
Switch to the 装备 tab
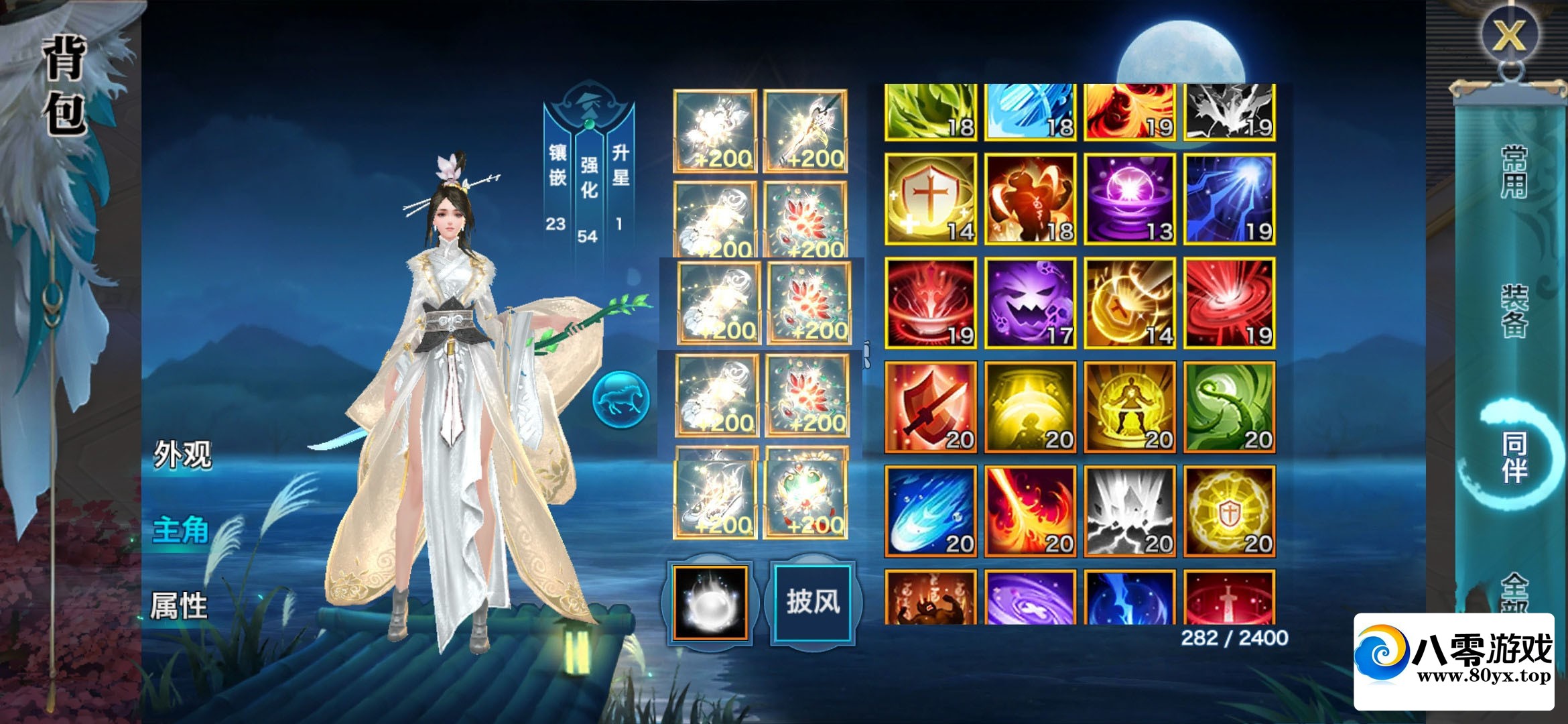coord(1514,310)
